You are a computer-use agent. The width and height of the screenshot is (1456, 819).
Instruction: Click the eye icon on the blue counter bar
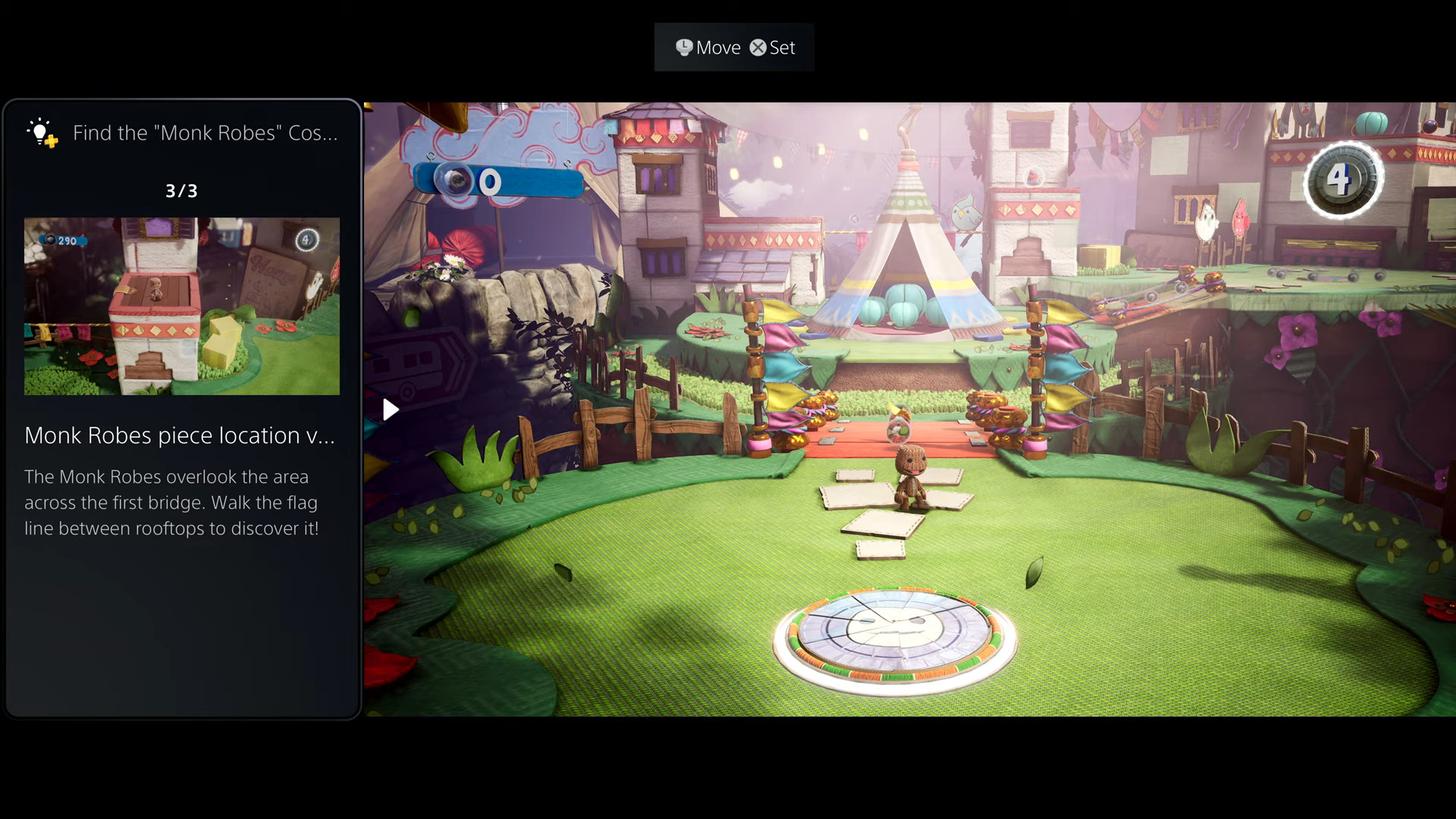click(451, 181)
